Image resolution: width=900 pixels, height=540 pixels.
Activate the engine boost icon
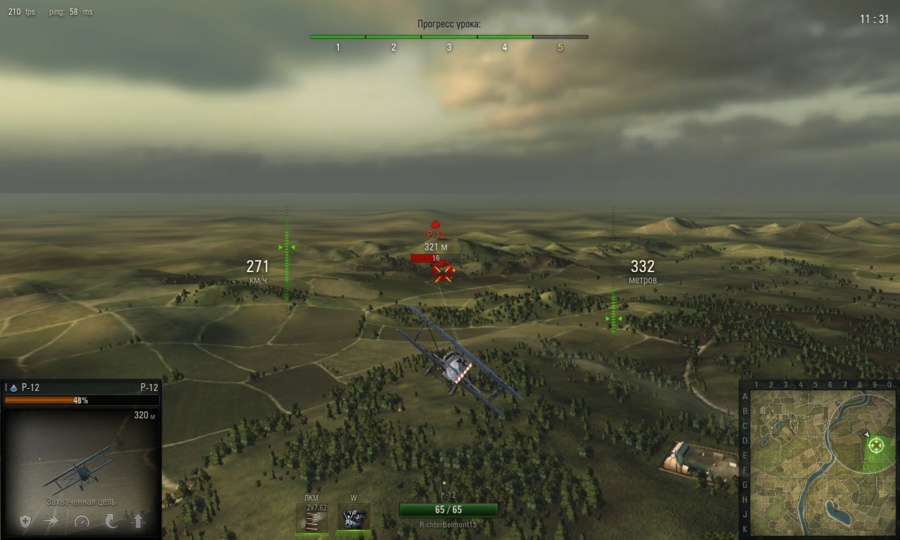click(354, 517)
